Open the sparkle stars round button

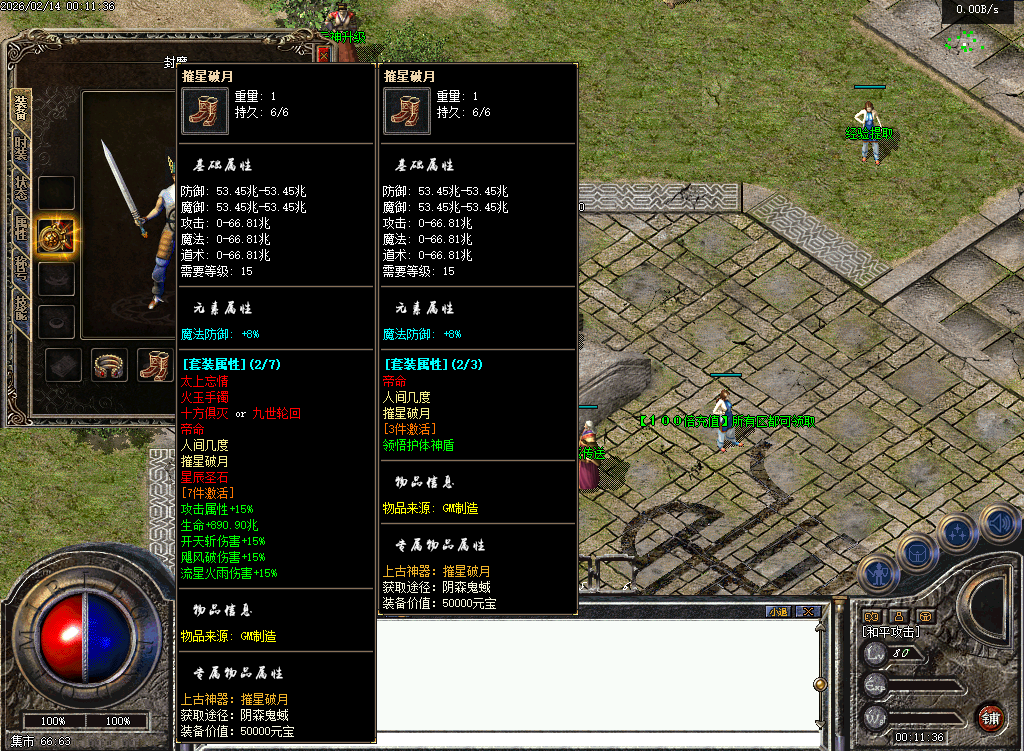pyautogui.click(x=957, y=533)
